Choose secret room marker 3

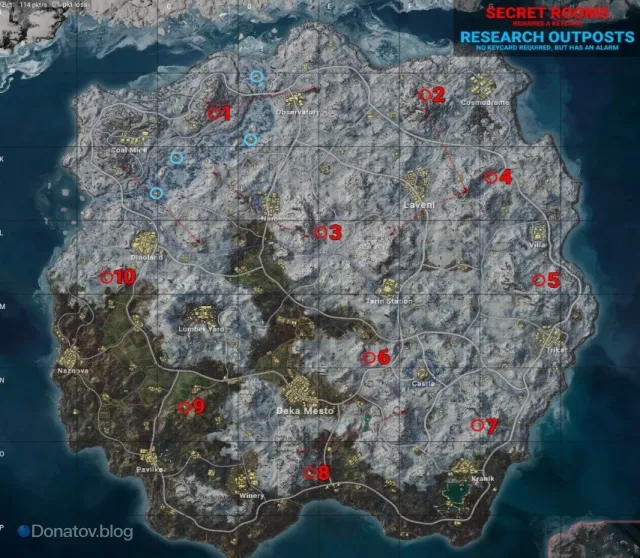[x=321, y=232]
